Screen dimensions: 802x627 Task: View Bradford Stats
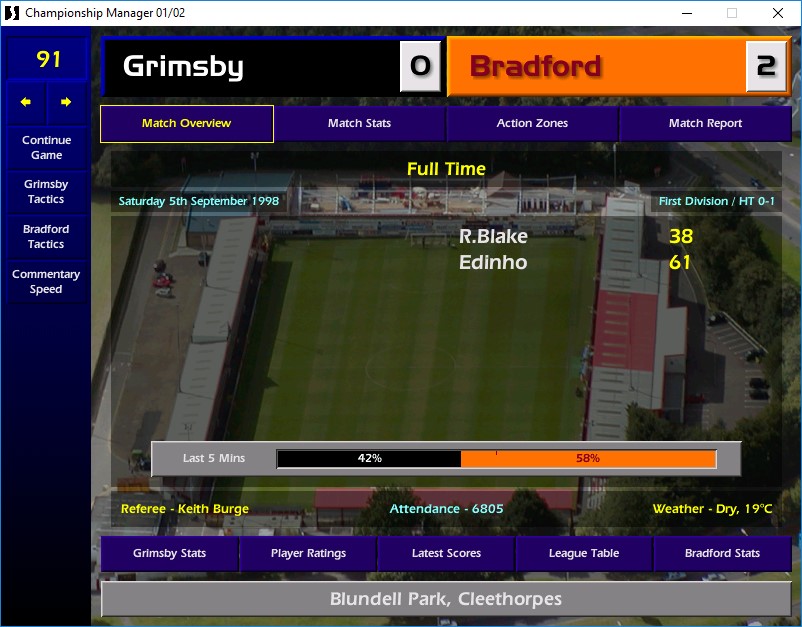point(722,553)
